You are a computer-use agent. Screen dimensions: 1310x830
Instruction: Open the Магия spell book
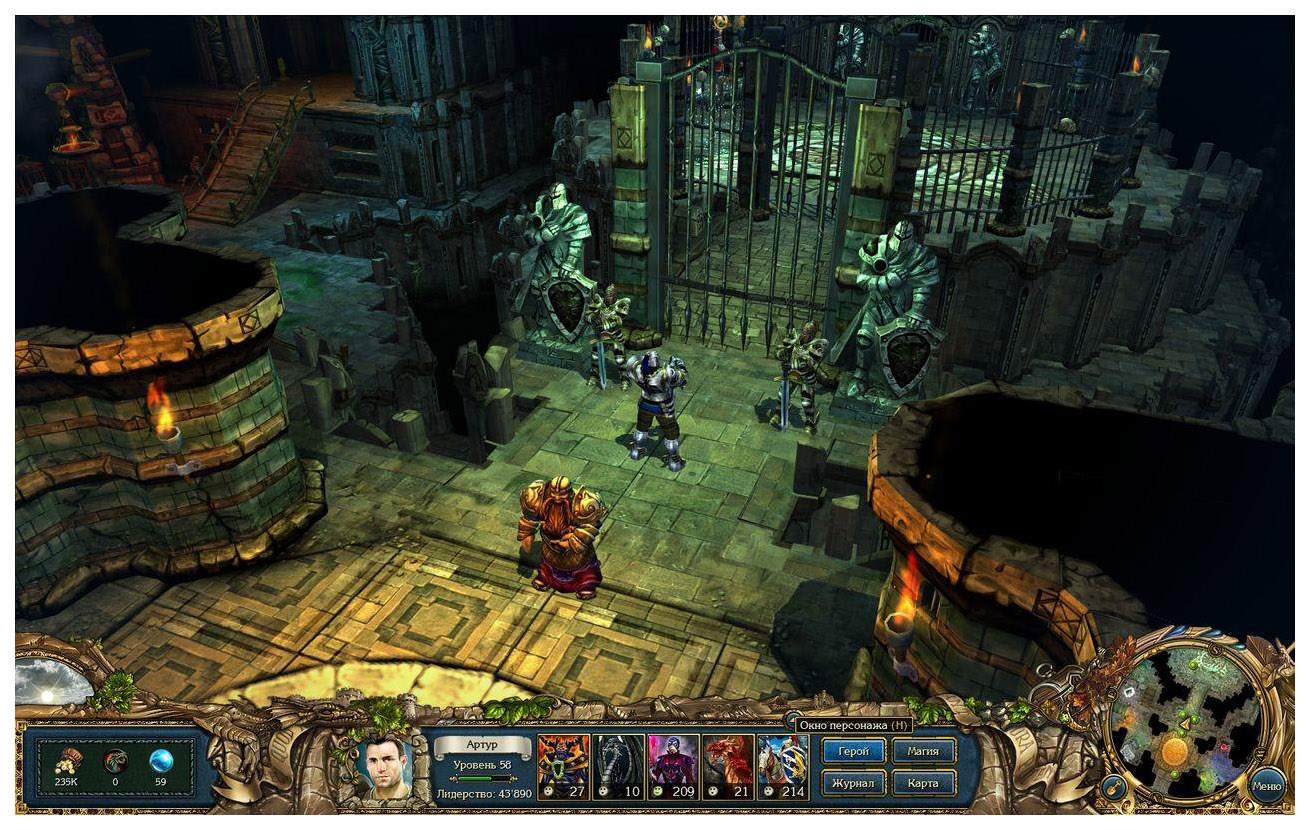coord(923,751)
